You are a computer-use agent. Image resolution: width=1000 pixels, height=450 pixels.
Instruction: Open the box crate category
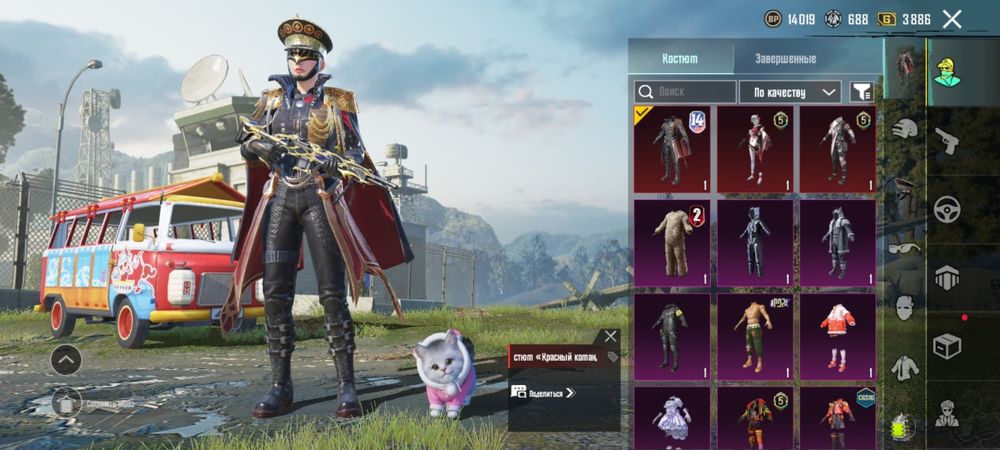pos(947,346)
